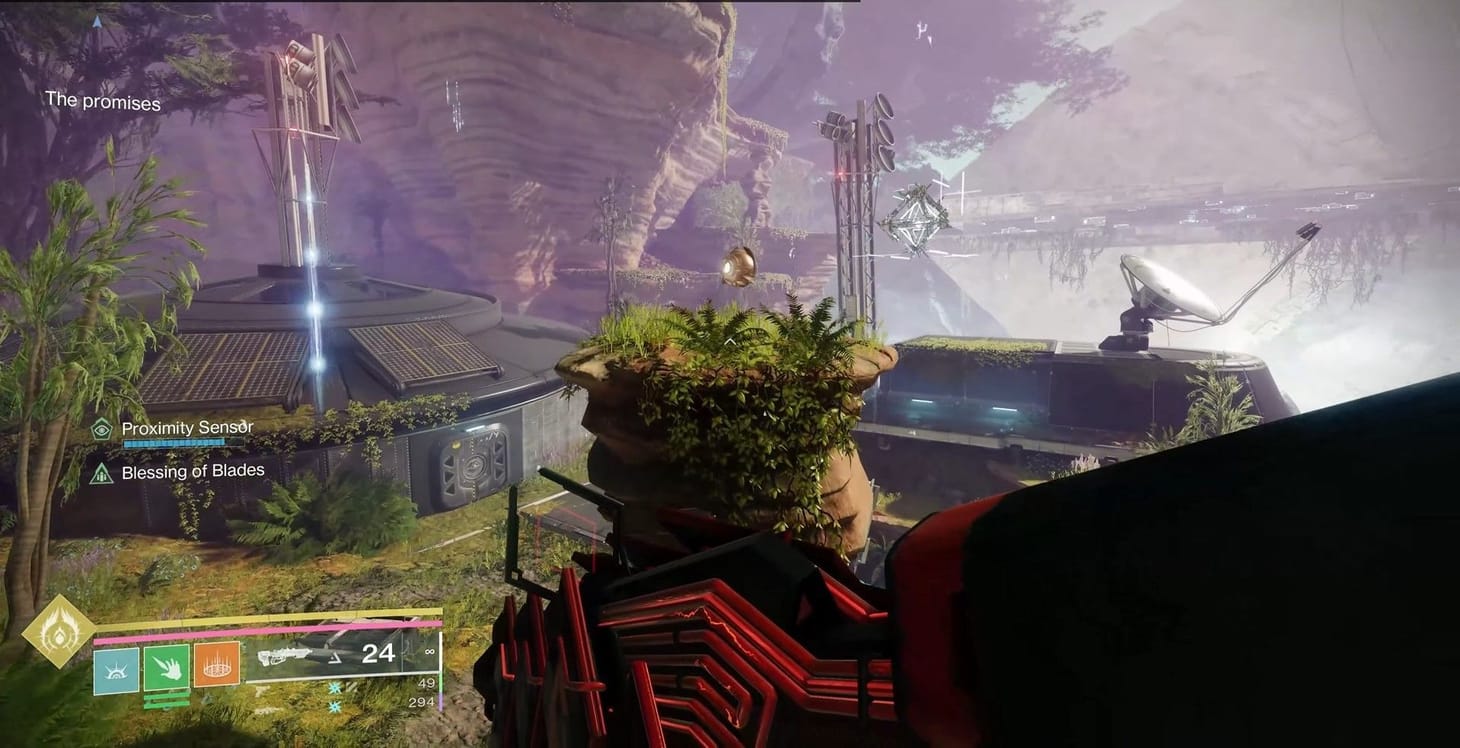The width and height of the screenshot is (1460, 748).
Task: Click the orange grenade ability icon
Action: tap(216, 664)
